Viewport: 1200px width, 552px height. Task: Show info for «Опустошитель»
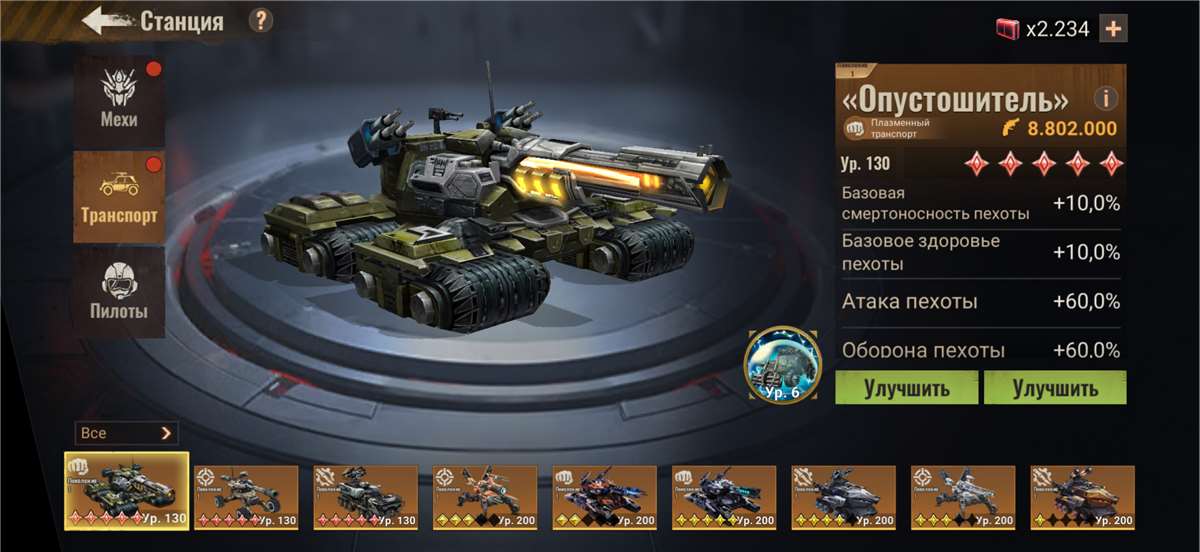click(1105, 99)
